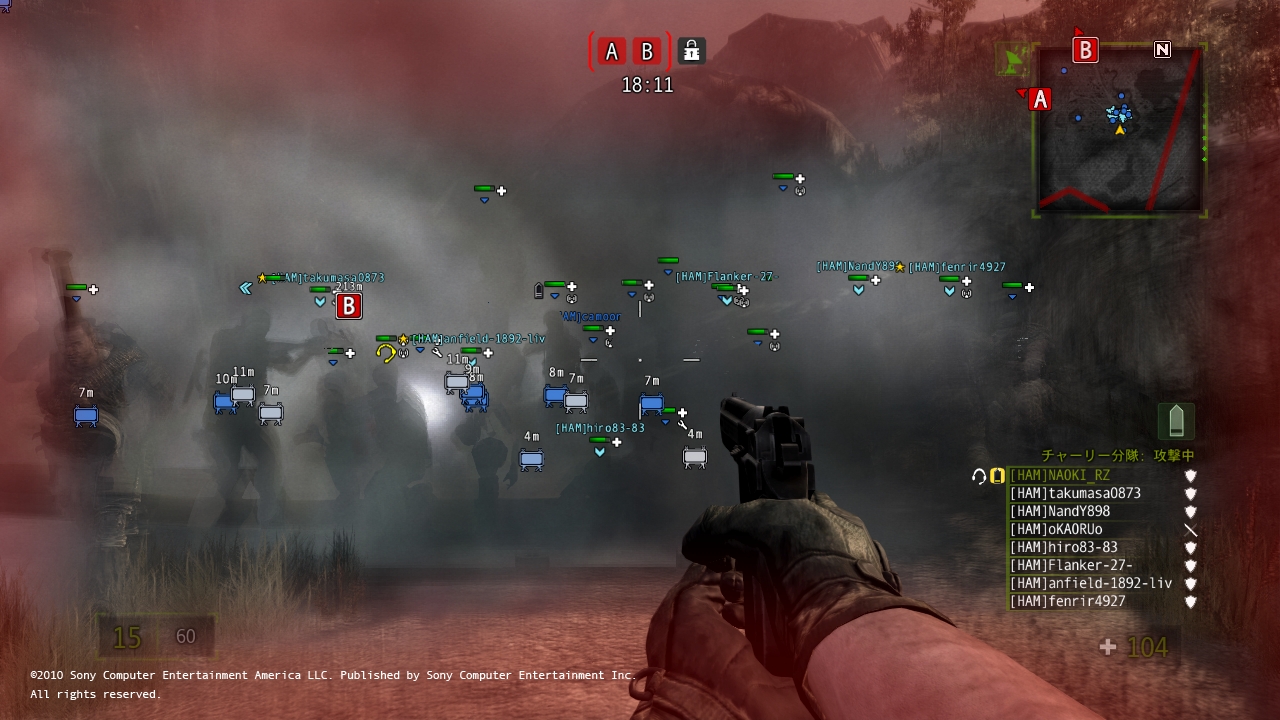Pick [HAM]oKAORUo in the squad list

[x=1056, y=530]
